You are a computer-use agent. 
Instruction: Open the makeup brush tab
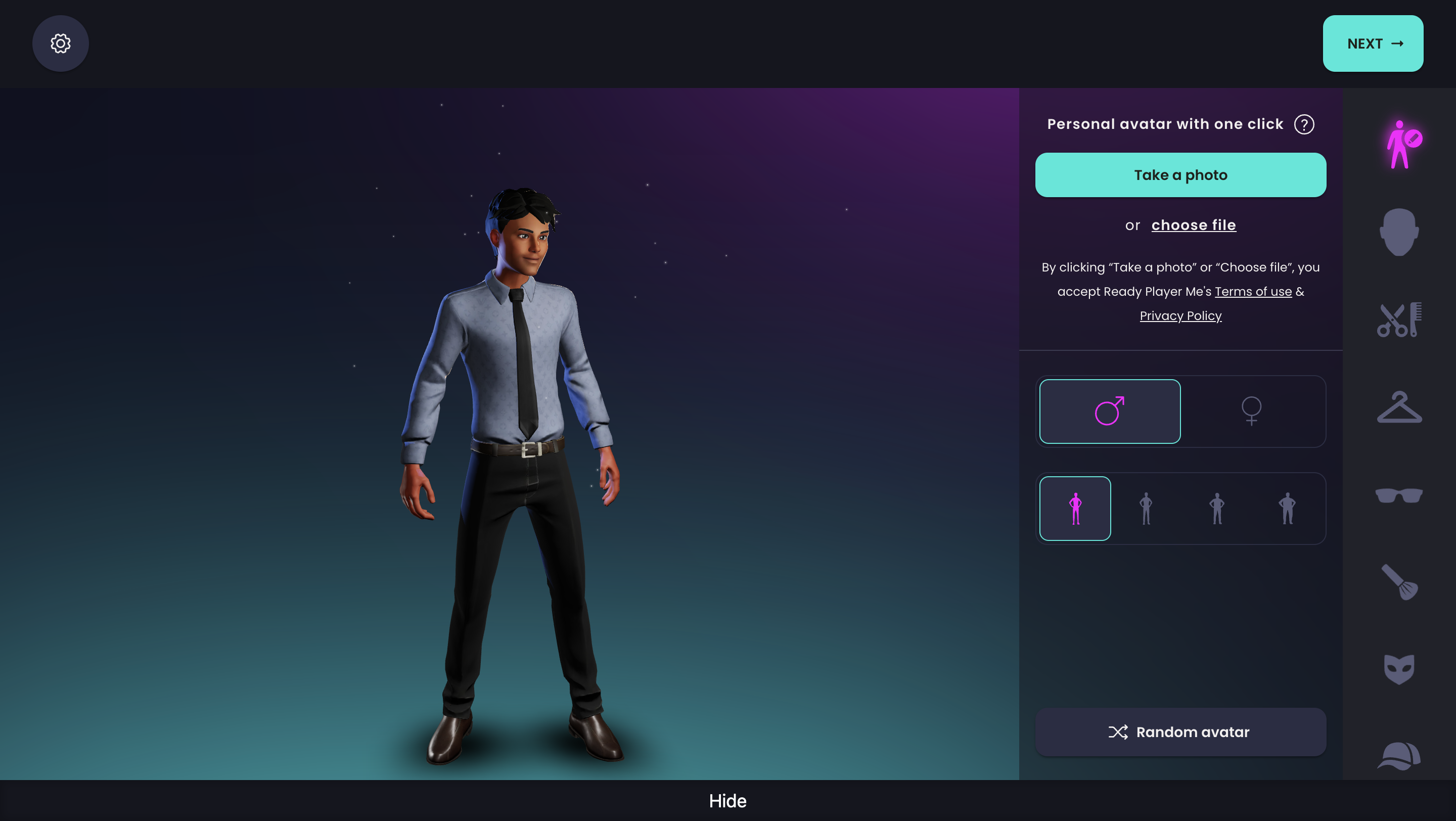1398,582
